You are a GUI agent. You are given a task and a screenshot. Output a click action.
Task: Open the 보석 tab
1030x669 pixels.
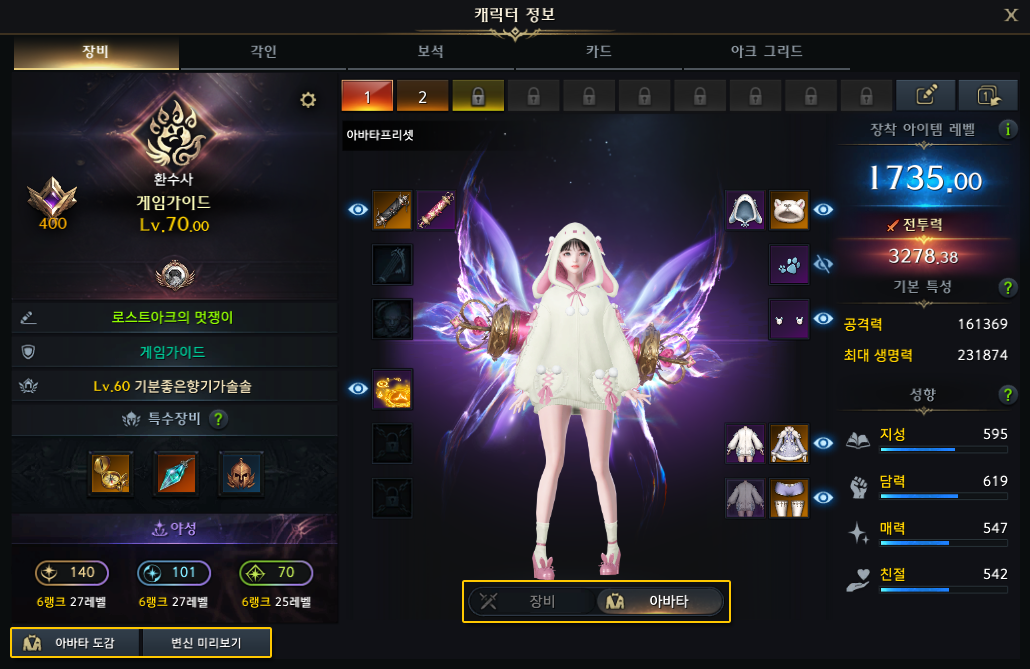coord(430,51)
